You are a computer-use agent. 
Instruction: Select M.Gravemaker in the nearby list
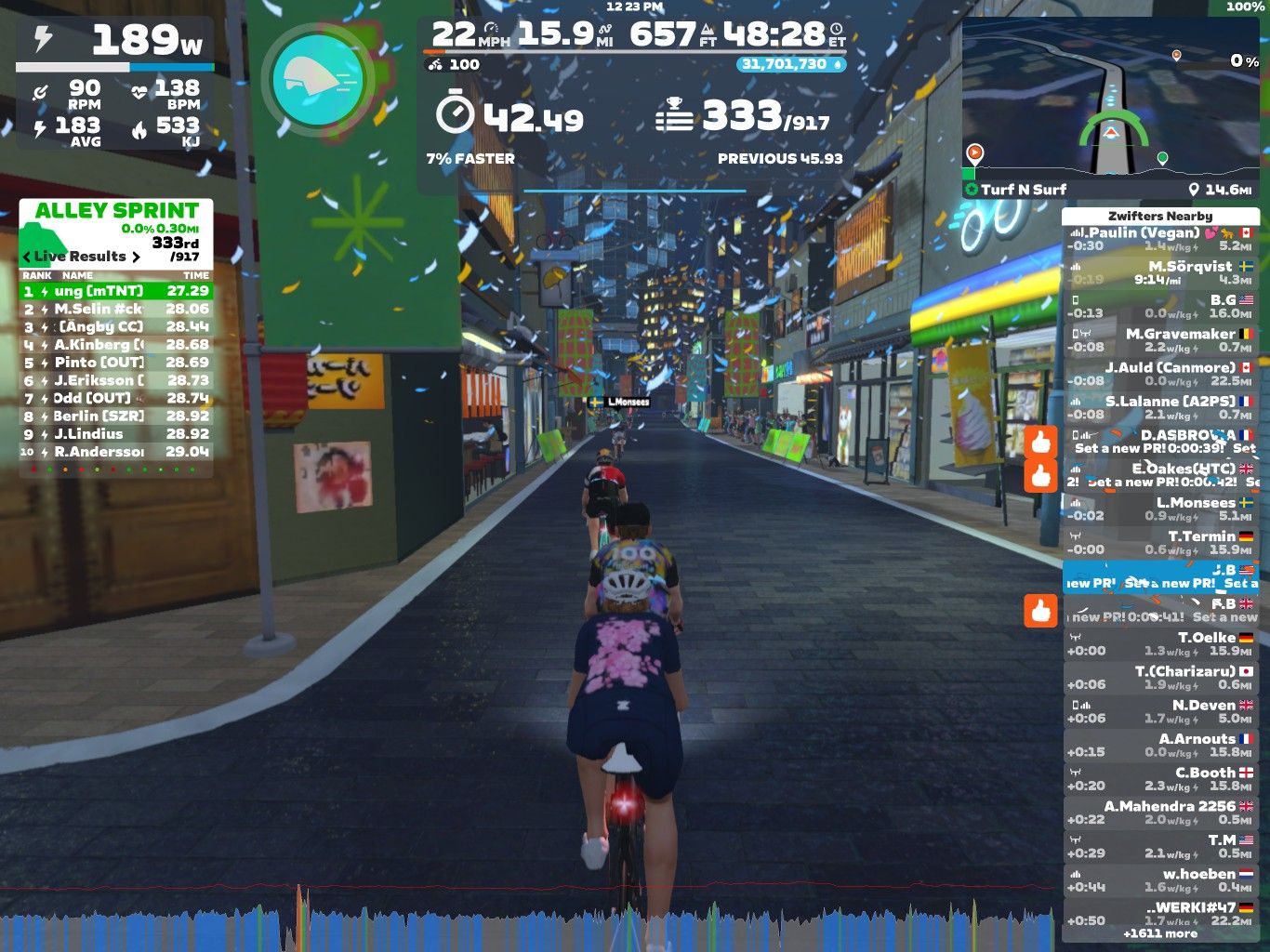1159,340
